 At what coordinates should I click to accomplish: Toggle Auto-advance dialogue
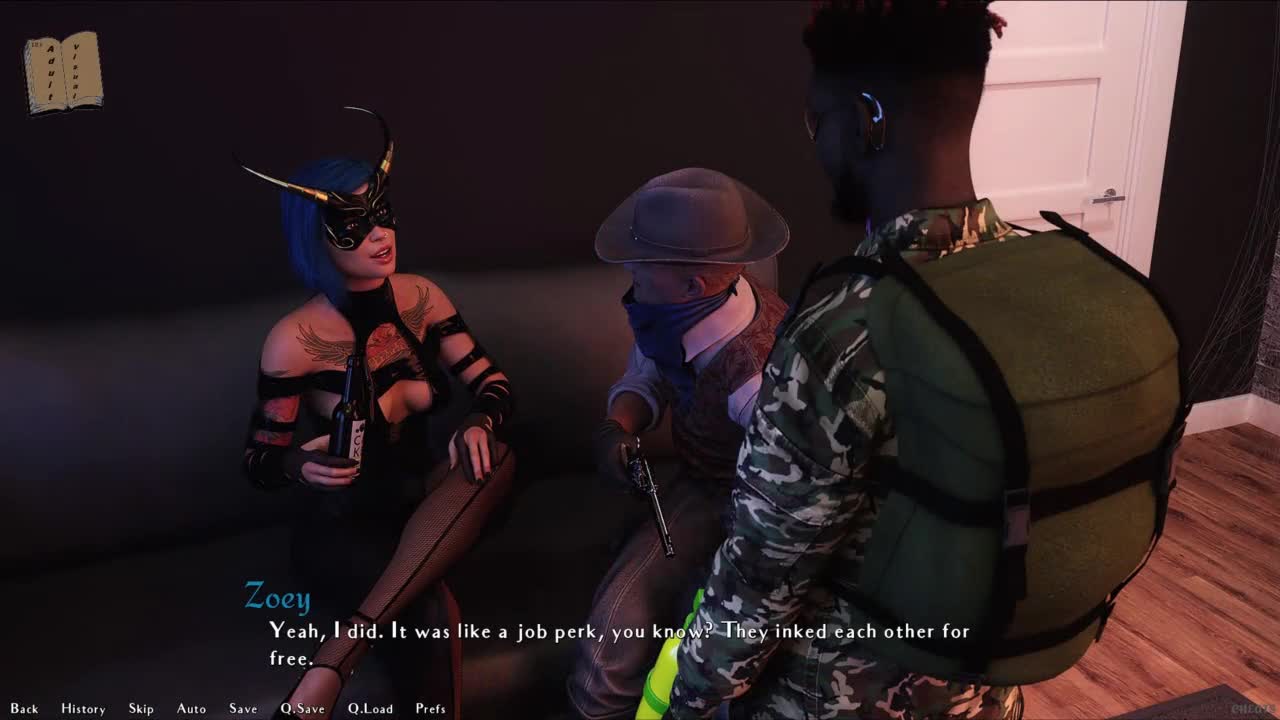click(x=191, y=709)
